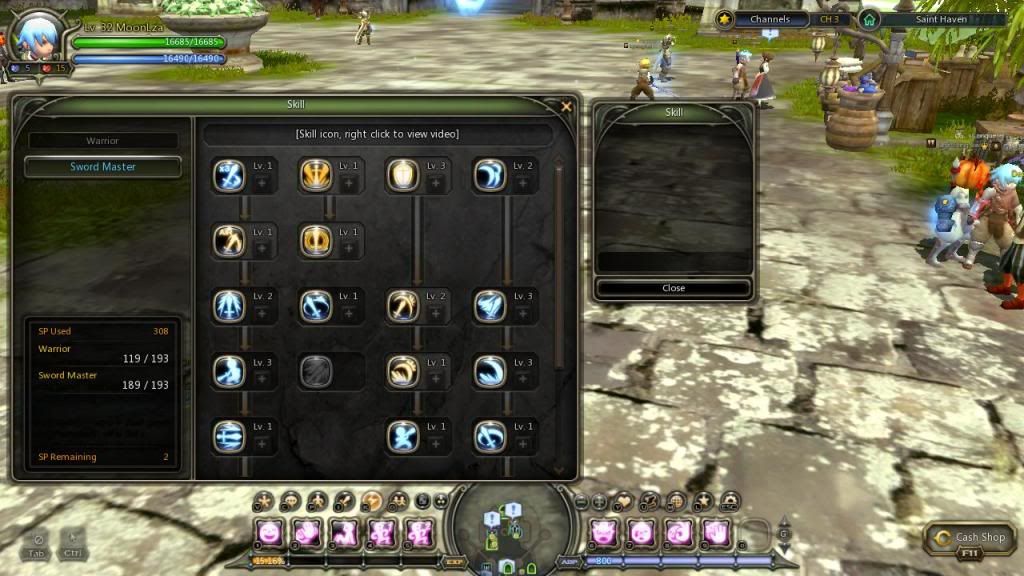This screenshot has height=576, width=1024.
Task: Select the greyed-out locked skill icon
Action: (x=316, y=371)
